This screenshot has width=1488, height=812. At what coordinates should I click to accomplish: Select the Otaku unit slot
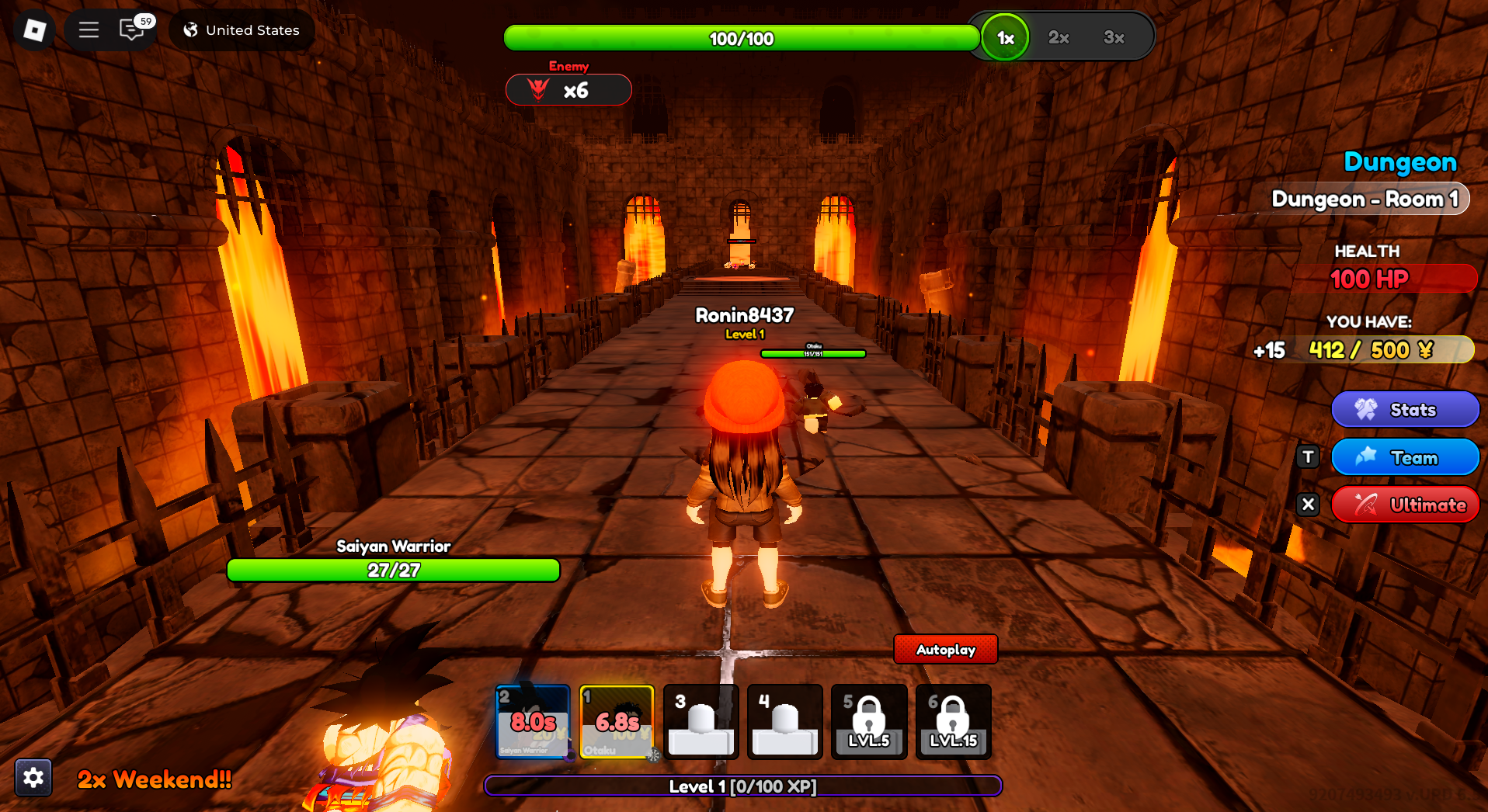pyautogui.click(x=617, y=722)
